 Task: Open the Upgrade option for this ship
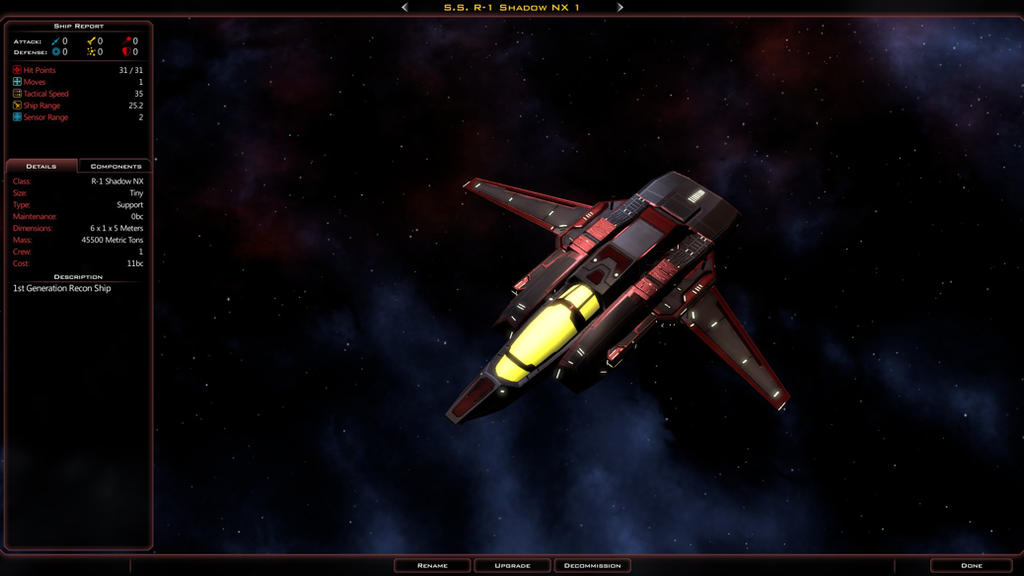pos(512,566)
